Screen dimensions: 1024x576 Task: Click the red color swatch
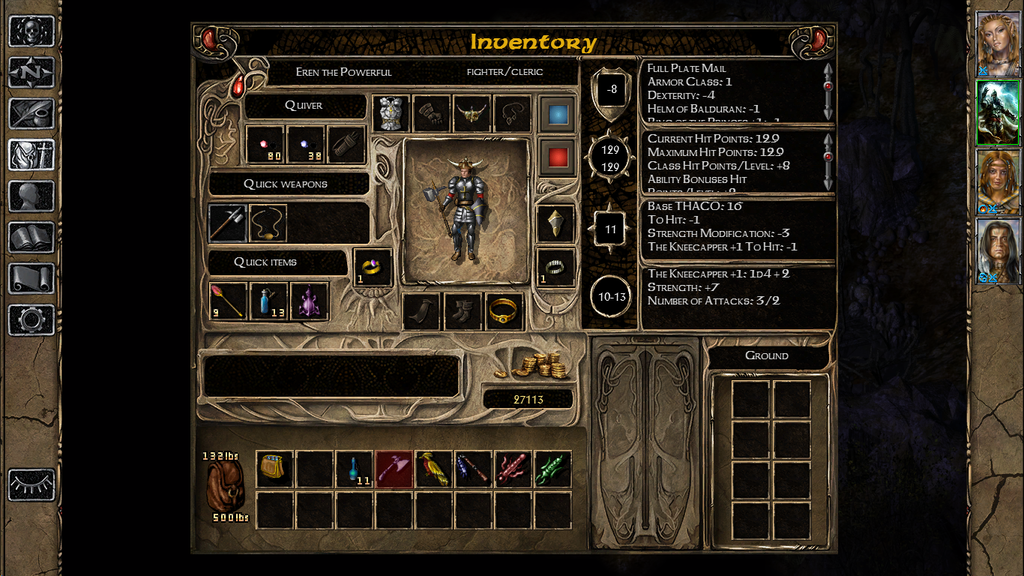pos(557,156)
